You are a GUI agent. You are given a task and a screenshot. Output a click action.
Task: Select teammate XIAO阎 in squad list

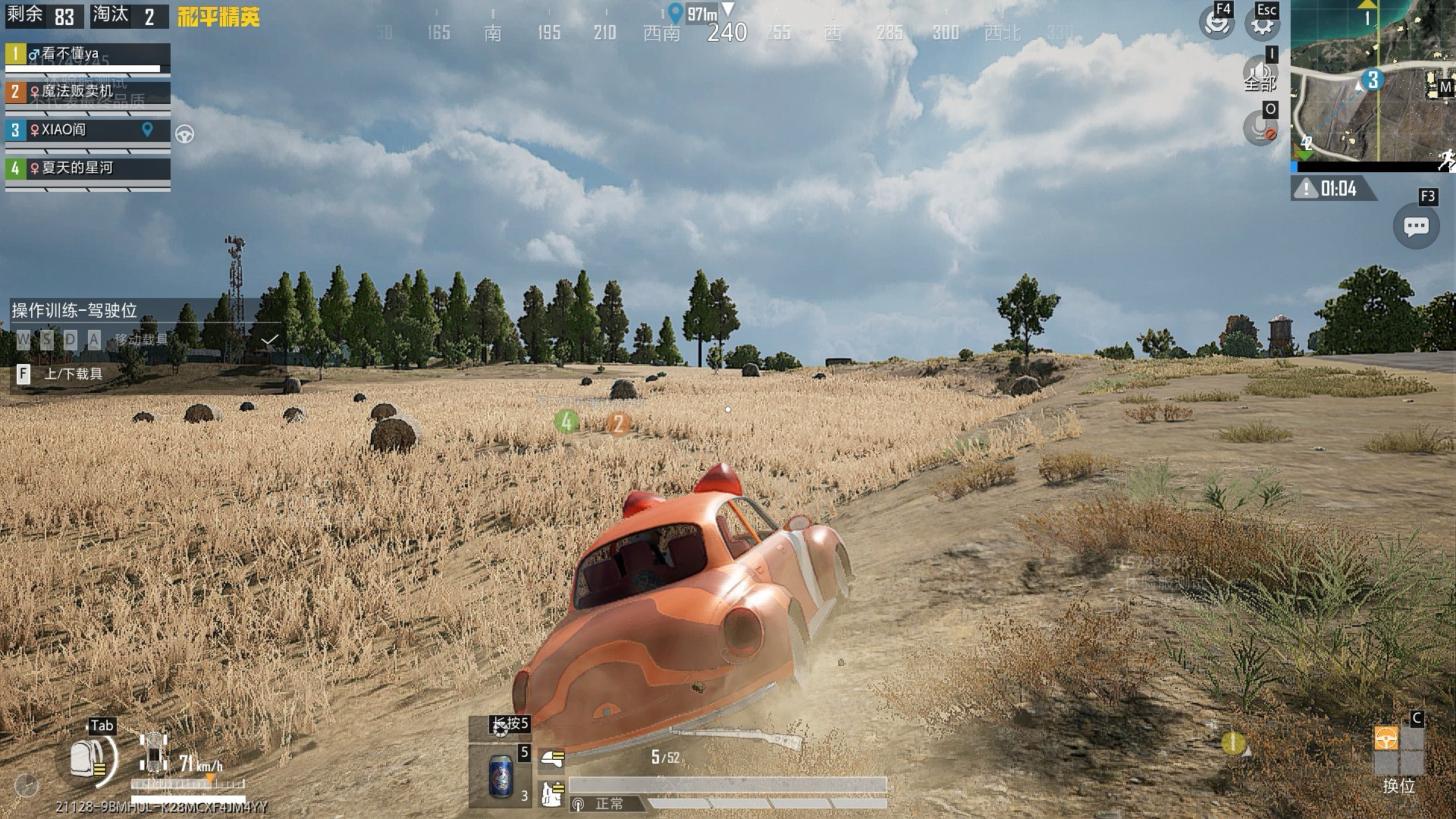click(88, 130)
